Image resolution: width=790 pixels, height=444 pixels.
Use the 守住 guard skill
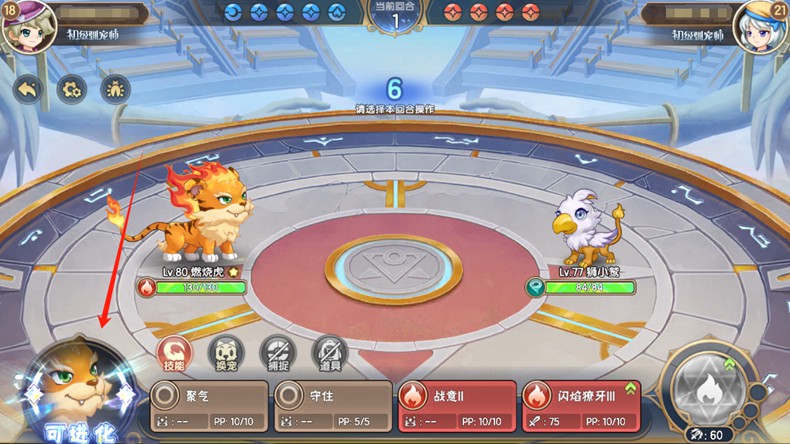coord(331,405)
